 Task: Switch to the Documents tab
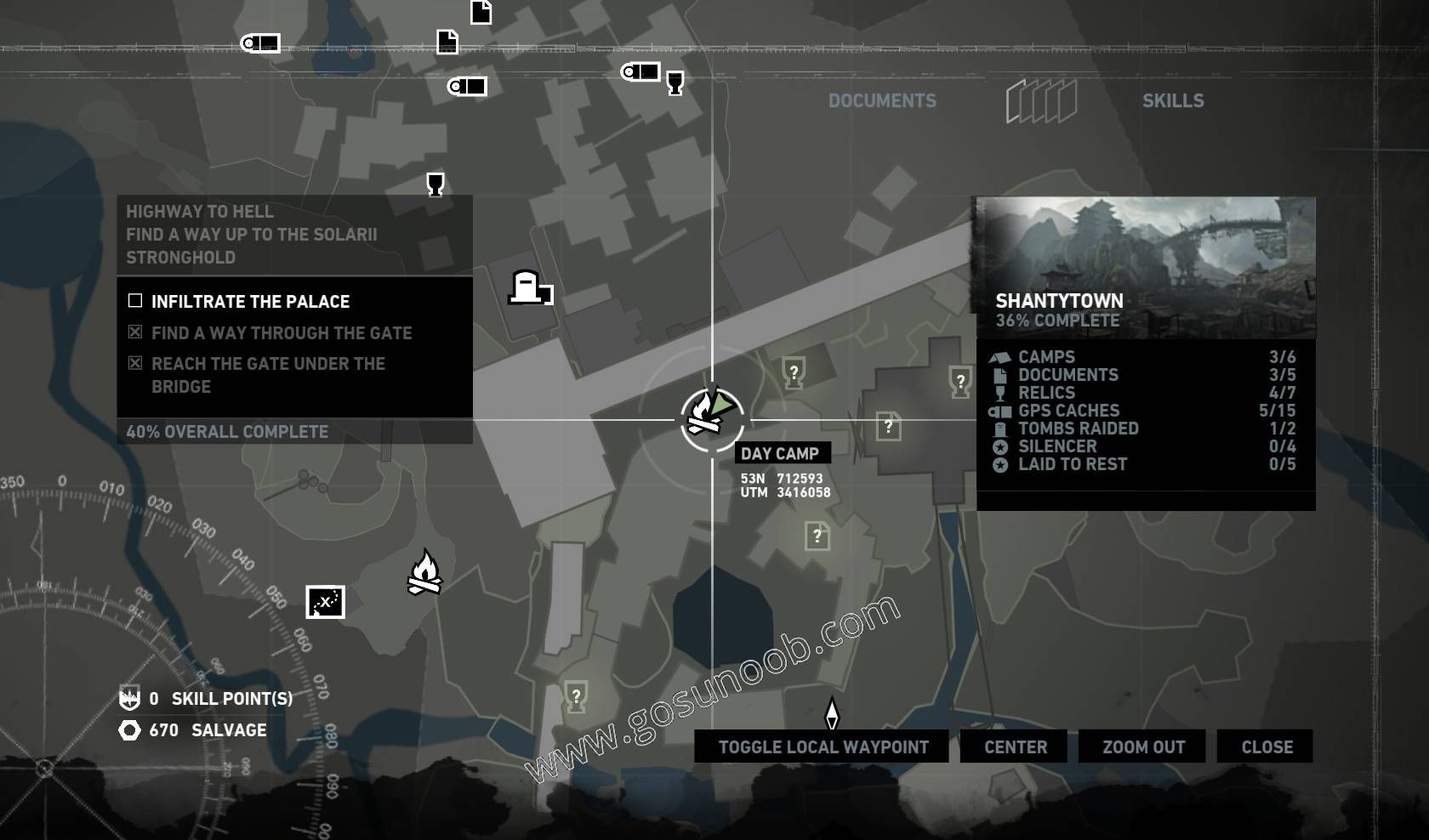(x=882, y=100)
